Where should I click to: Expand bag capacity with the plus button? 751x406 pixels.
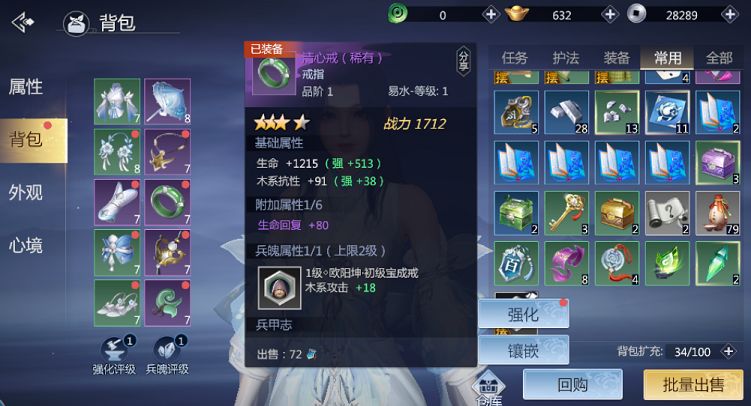[727, 351]
